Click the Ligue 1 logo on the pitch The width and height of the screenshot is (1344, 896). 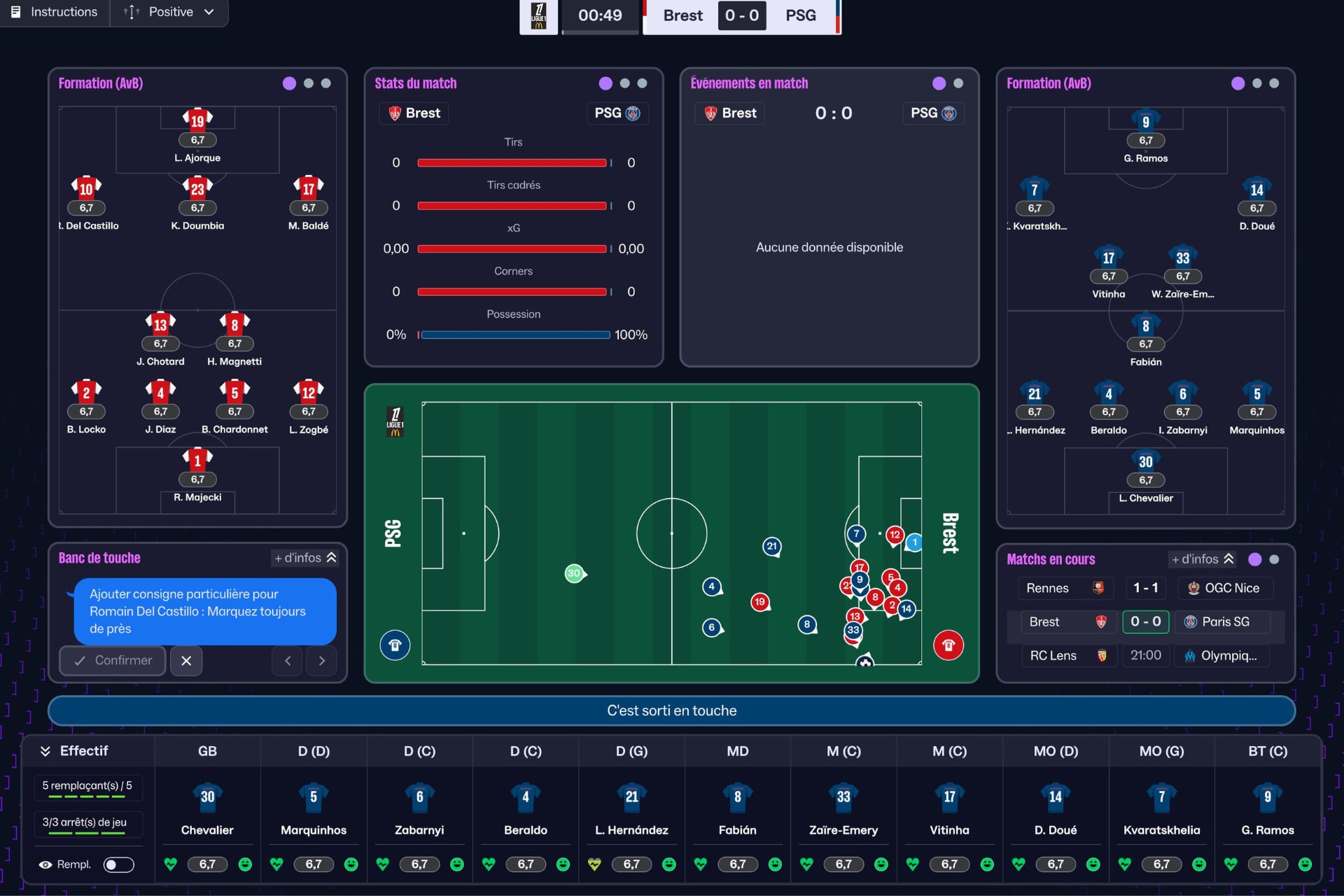tap(396, 421)
